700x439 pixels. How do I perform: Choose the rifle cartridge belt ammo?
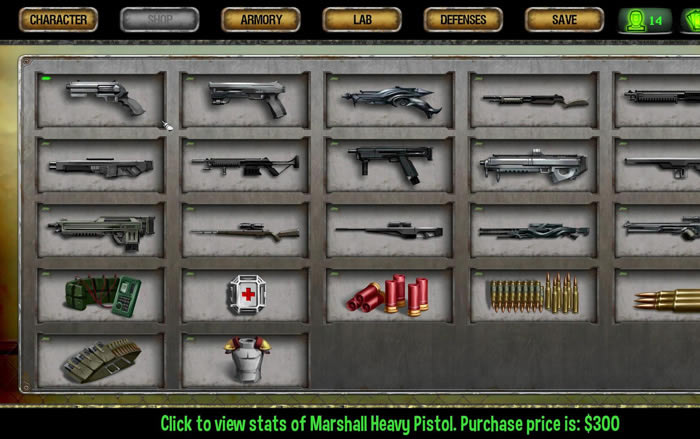coord(534,295)
